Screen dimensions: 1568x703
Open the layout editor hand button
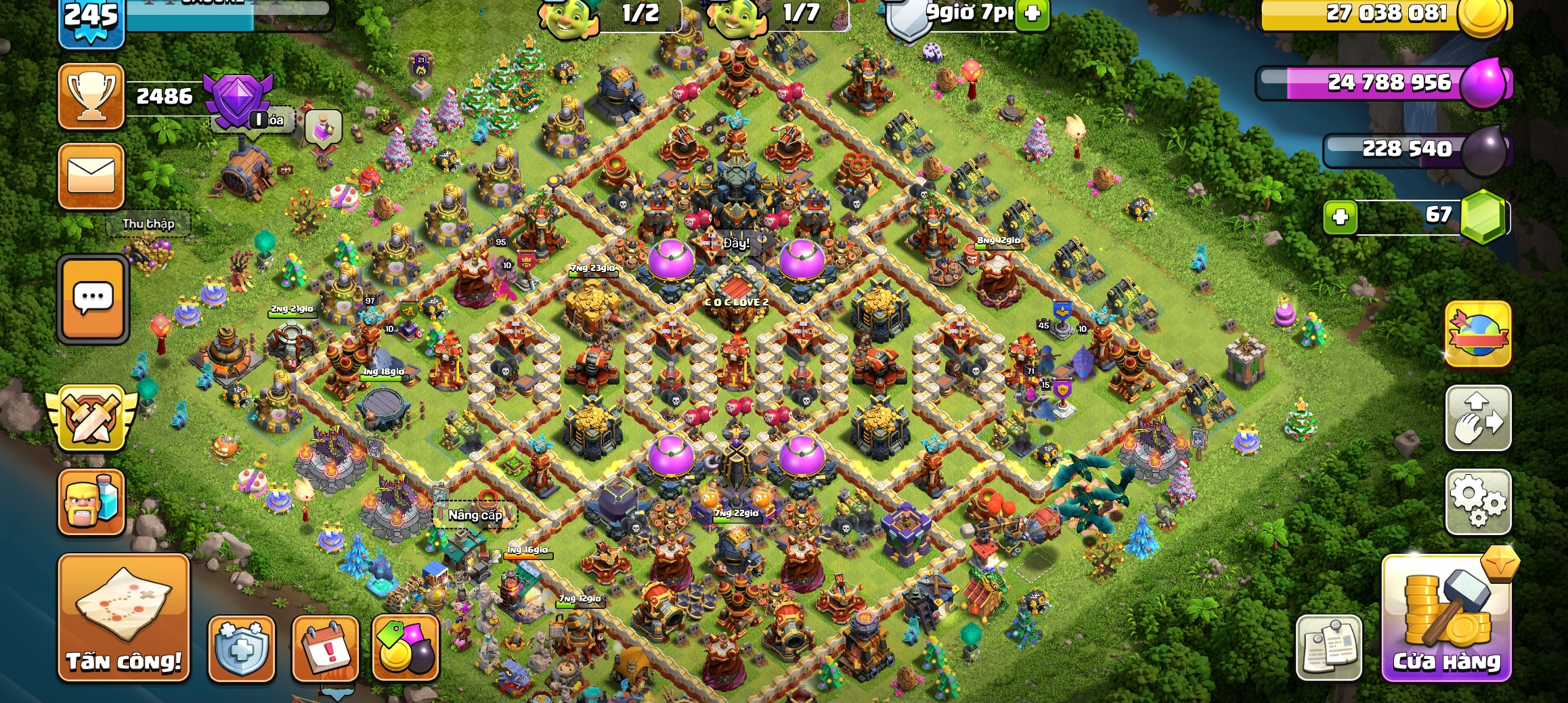1478,418
